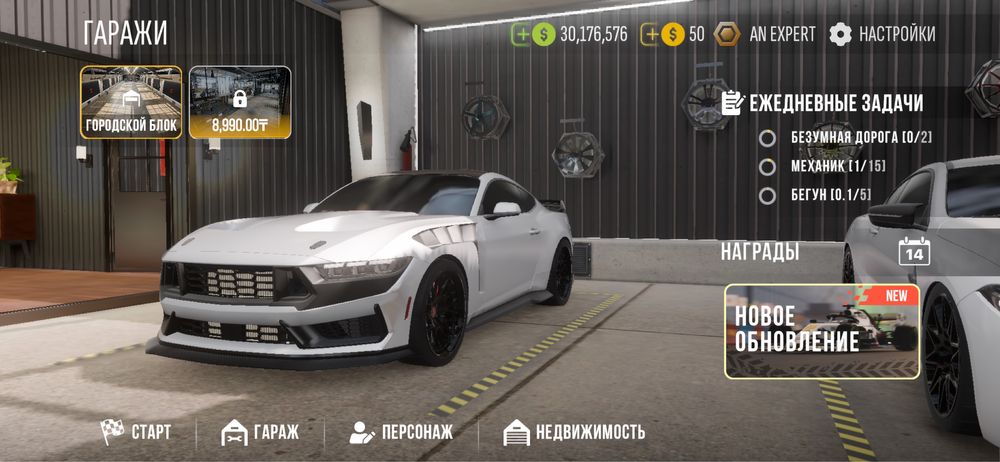Select the Городской Блок garage thumbnail

[x=131, y=102]
